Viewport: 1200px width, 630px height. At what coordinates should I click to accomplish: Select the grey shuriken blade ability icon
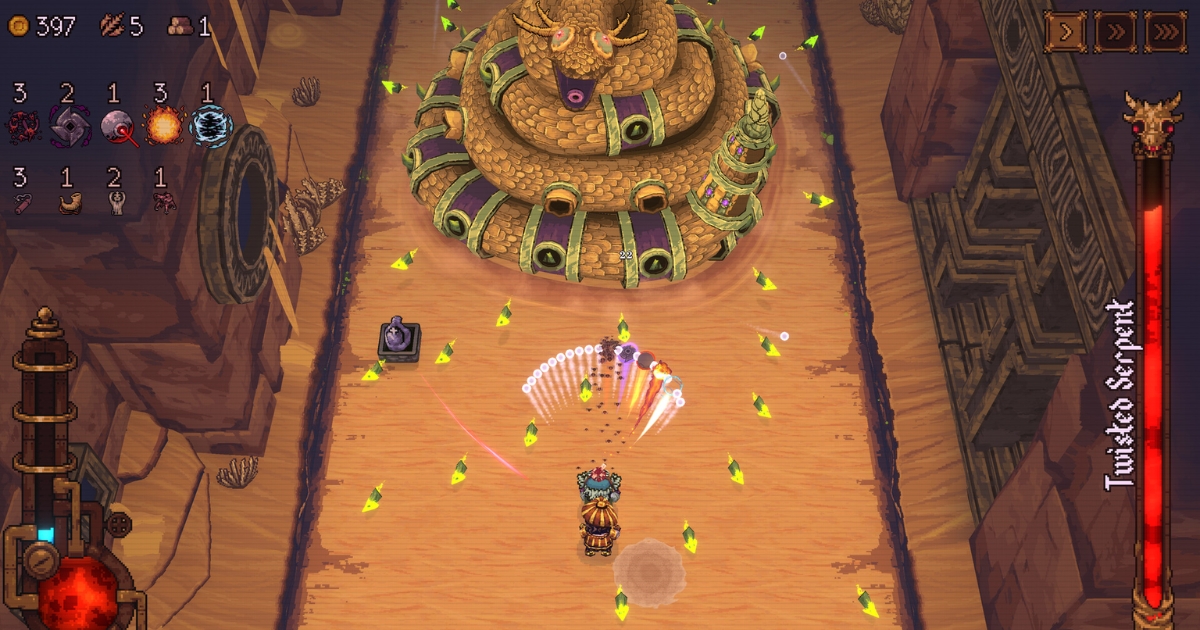click(69, 127)
